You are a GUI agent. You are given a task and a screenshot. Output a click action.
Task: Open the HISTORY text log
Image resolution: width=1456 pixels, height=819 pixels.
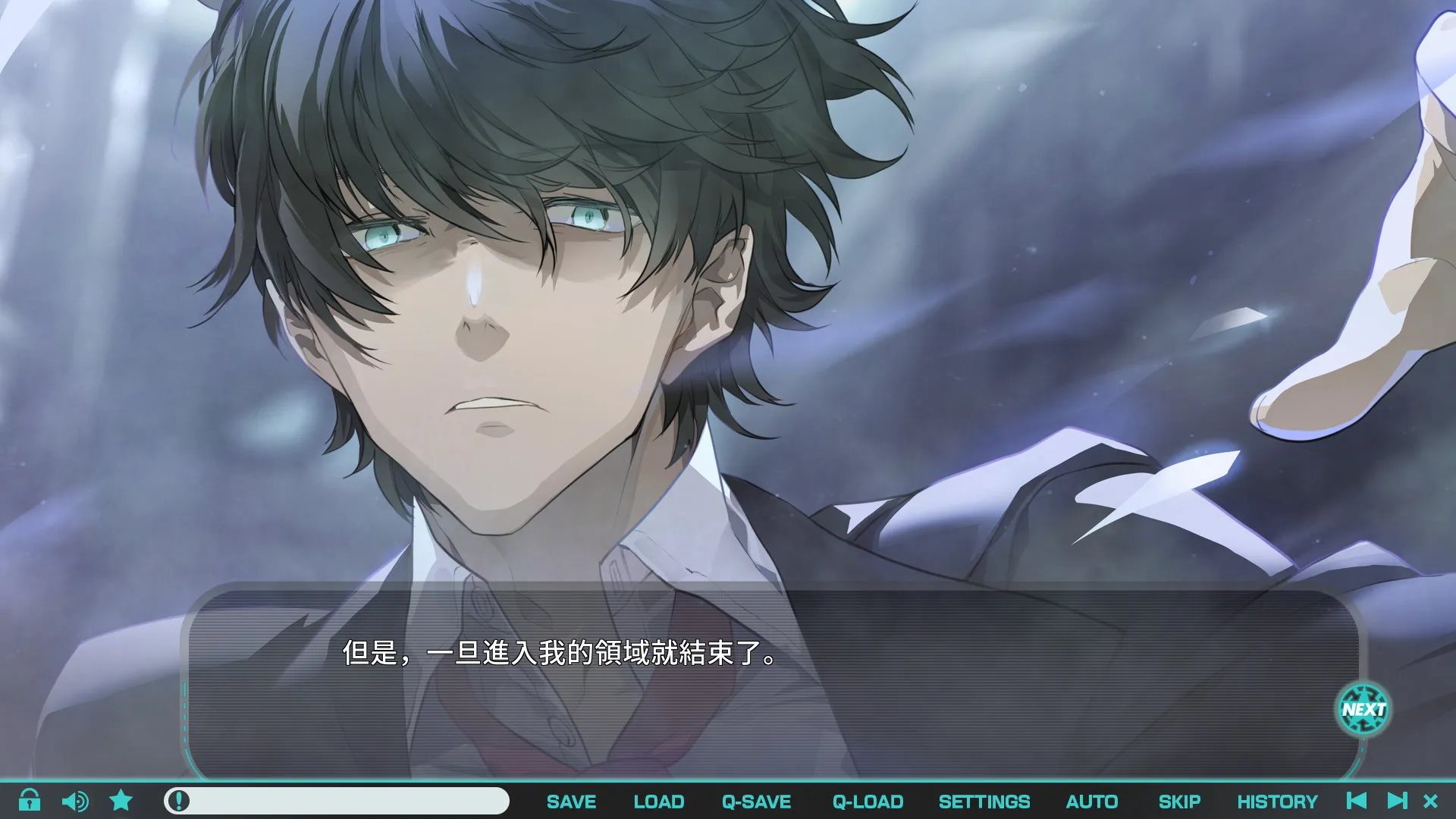[x=1278, y=801]
